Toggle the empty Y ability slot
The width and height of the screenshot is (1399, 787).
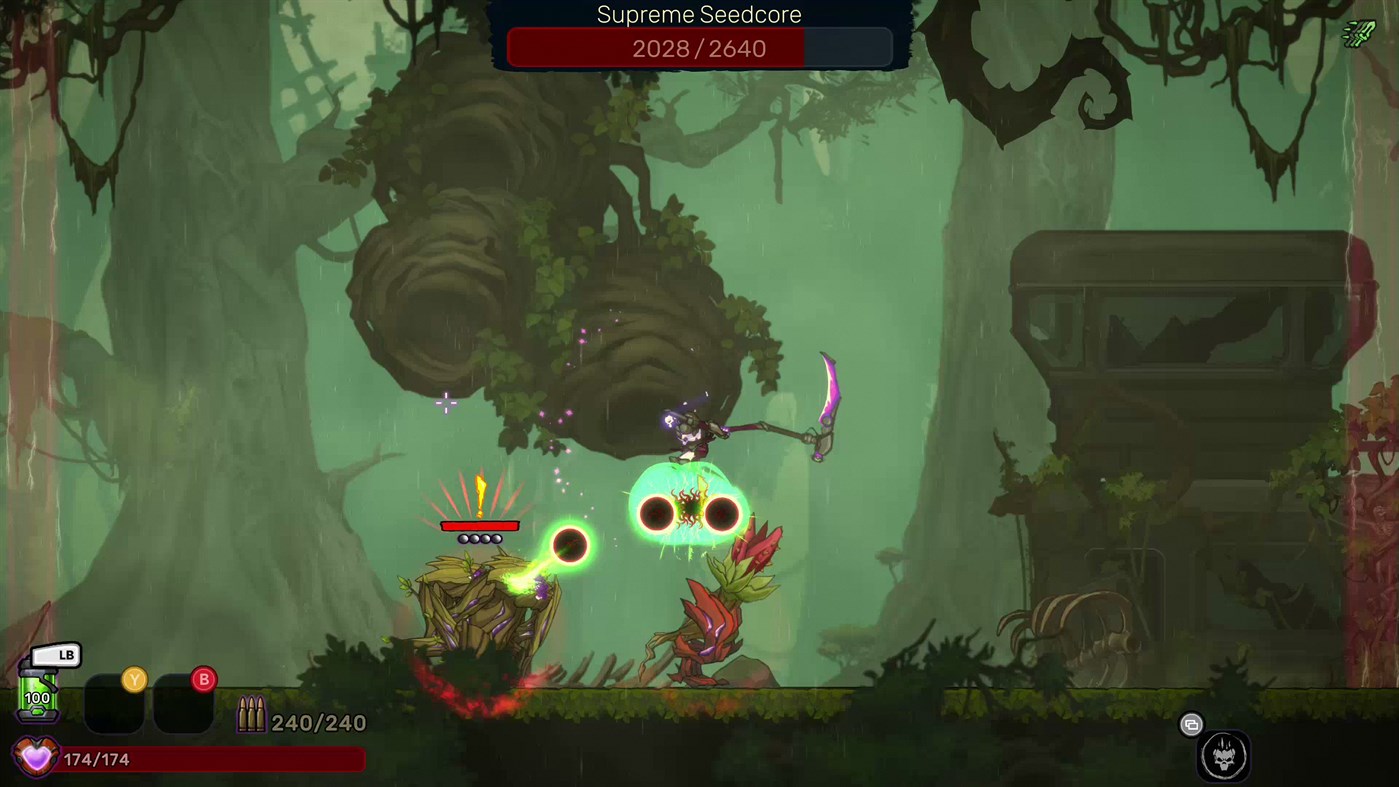113,704
